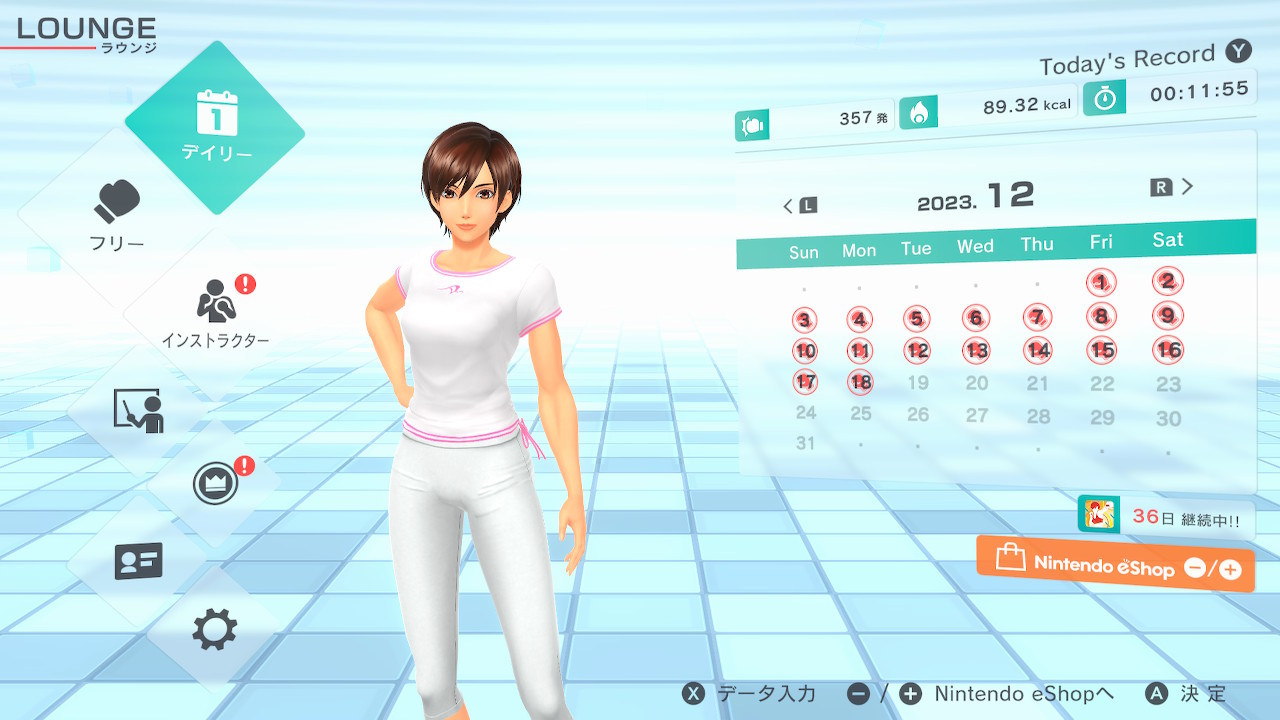
Task: Open the インストラクター instructor menu
Action: point(215,310)
